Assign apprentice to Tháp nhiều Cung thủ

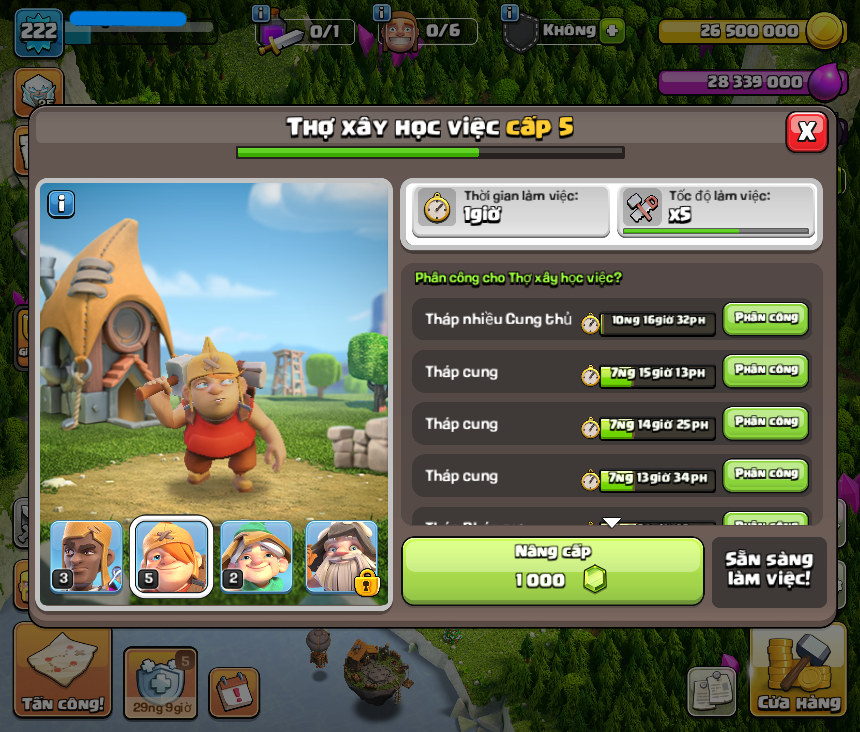click(x=765, y=319)
